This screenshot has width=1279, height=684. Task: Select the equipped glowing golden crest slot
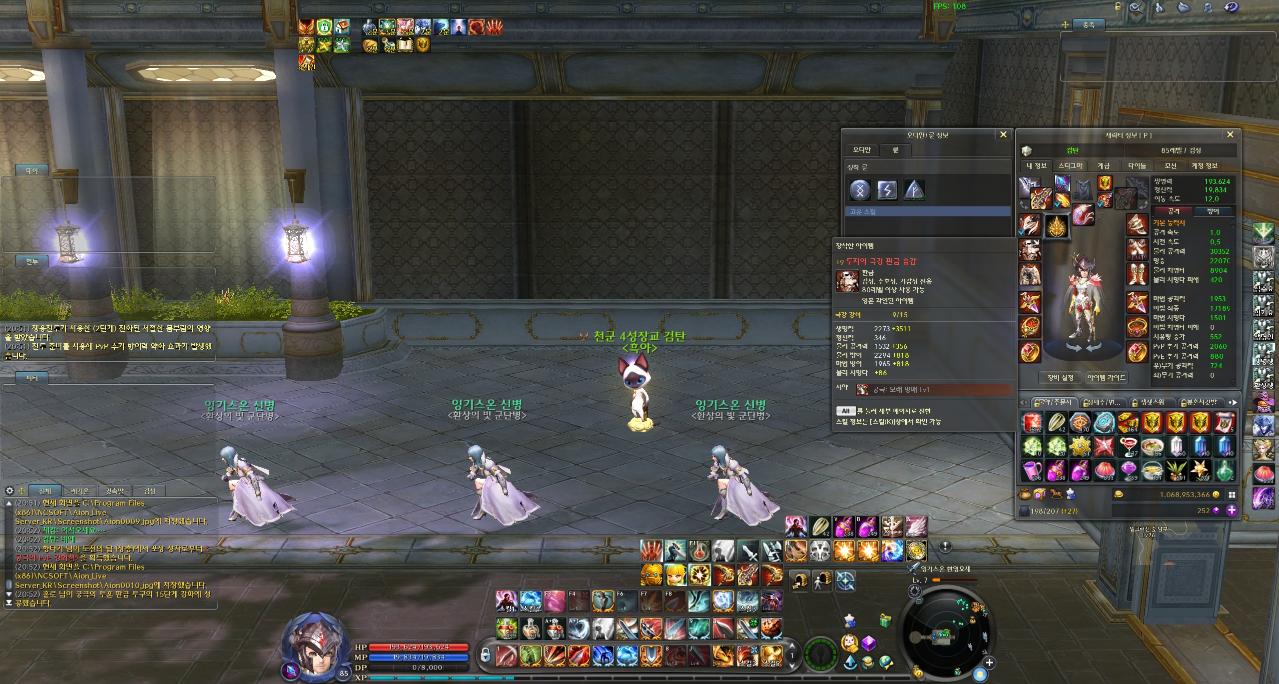click(x=1056, y=227)
